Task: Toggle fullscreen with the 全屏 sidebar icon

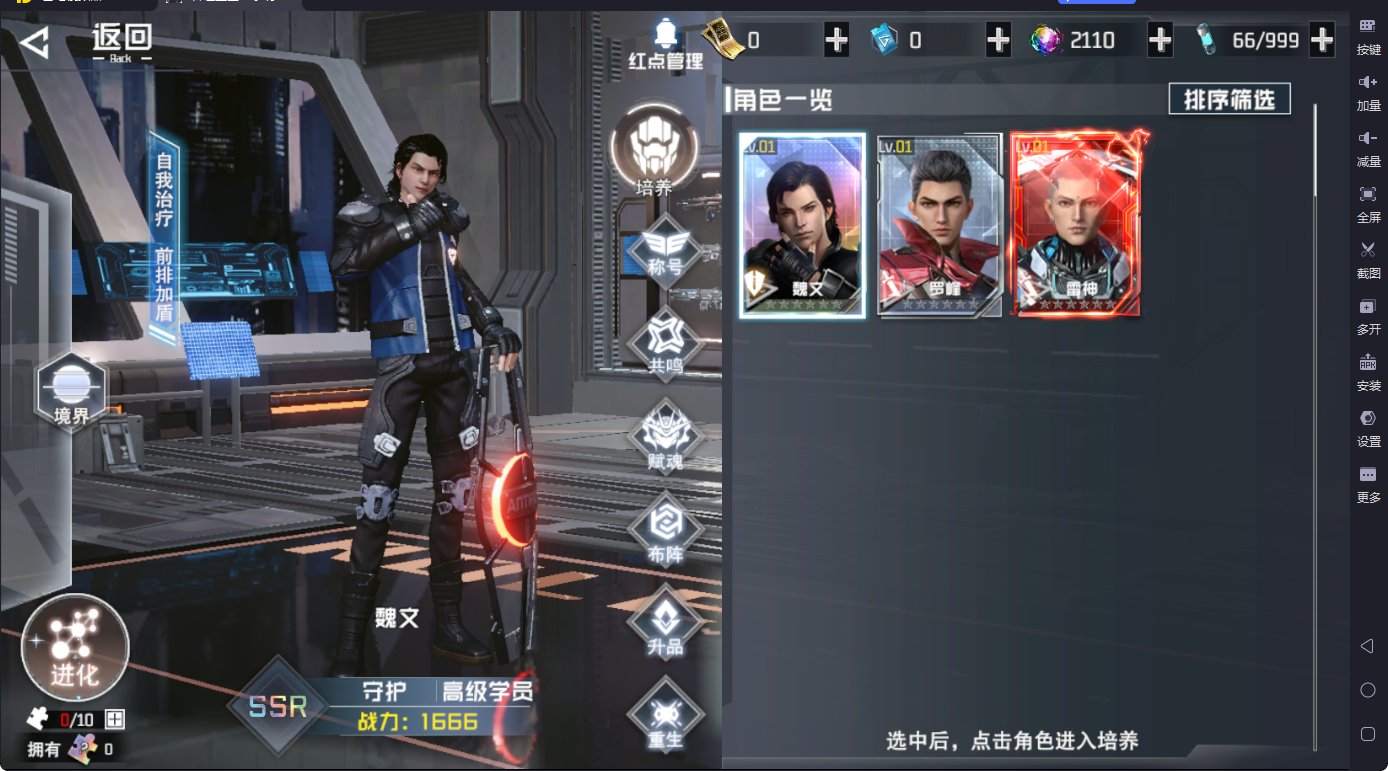Action: (x=1368, y=202)
